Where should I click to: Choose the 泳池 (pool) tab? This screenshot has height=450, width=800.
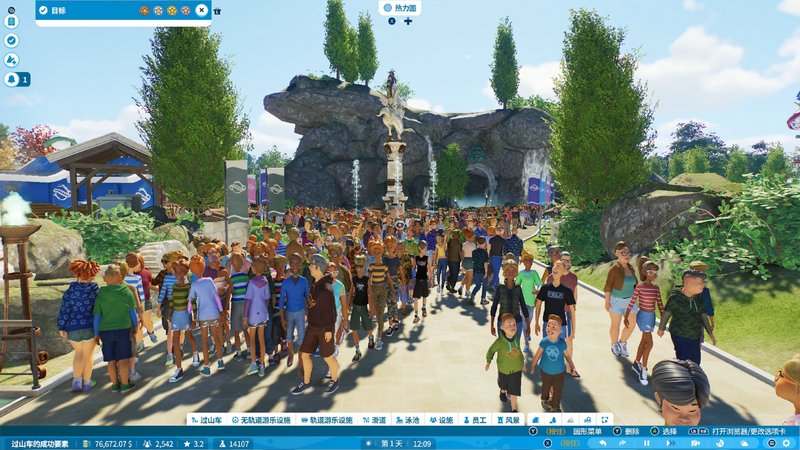[409, 420]
